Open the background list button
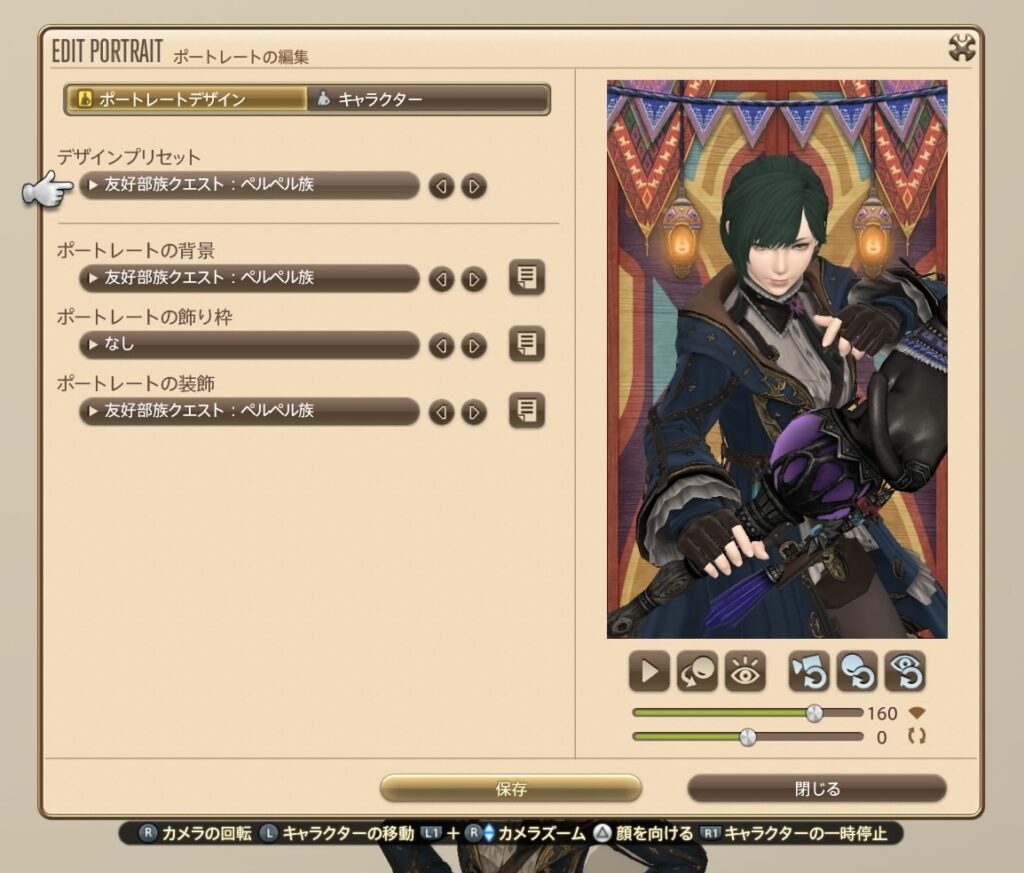1024x873 pixels. (527, 277)
